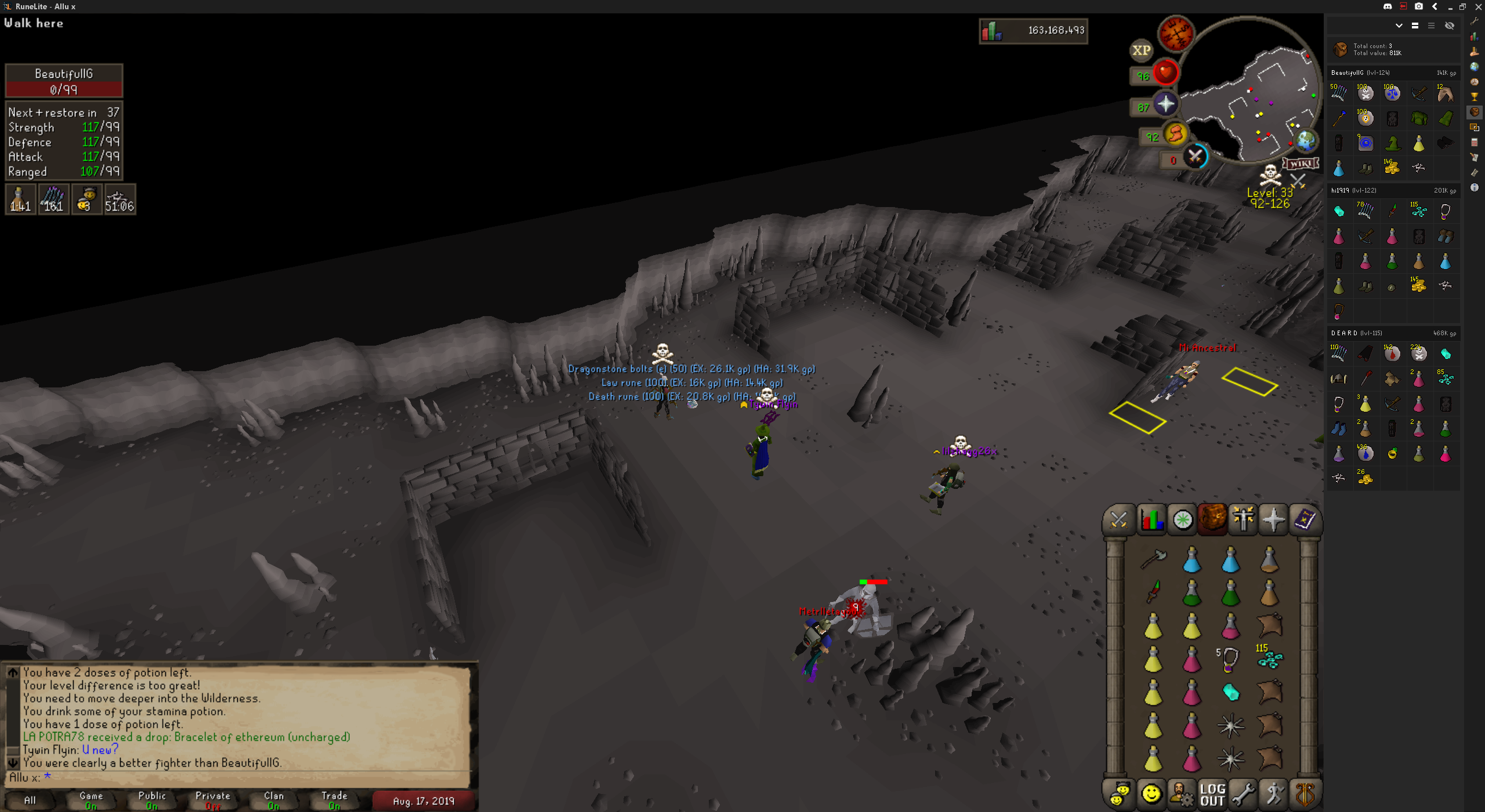Open the Combat Options tab
The image size is (1485, 812).
point(1119,519)
